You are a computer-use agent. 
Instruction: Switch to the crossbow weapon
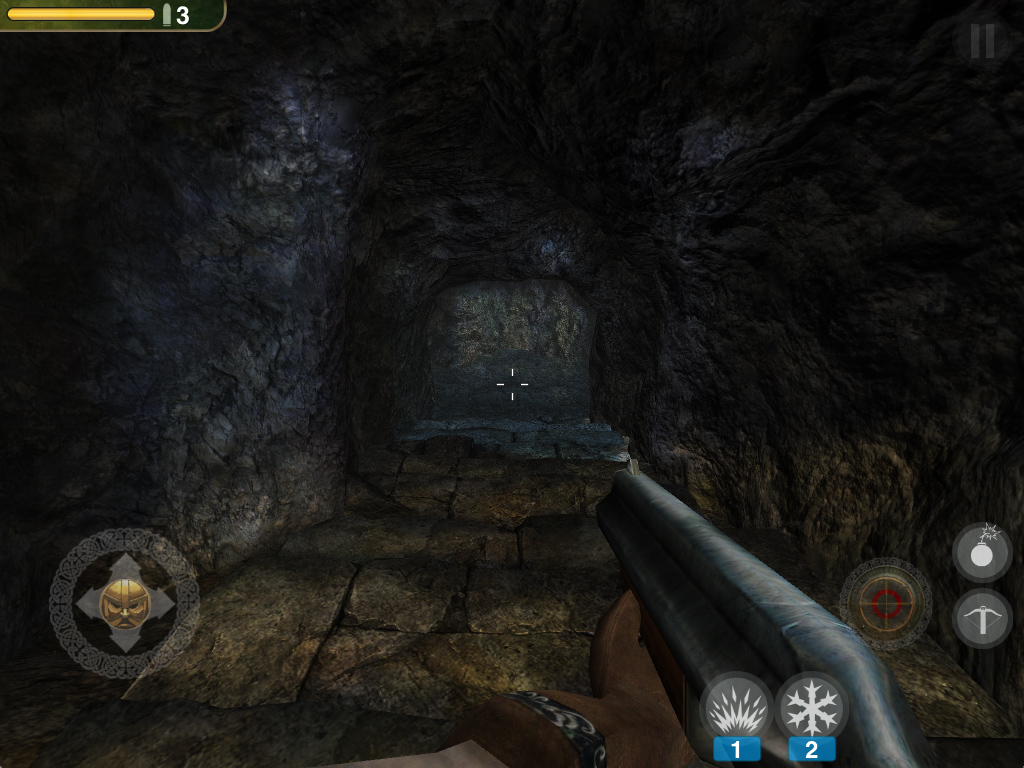[982, 618]
